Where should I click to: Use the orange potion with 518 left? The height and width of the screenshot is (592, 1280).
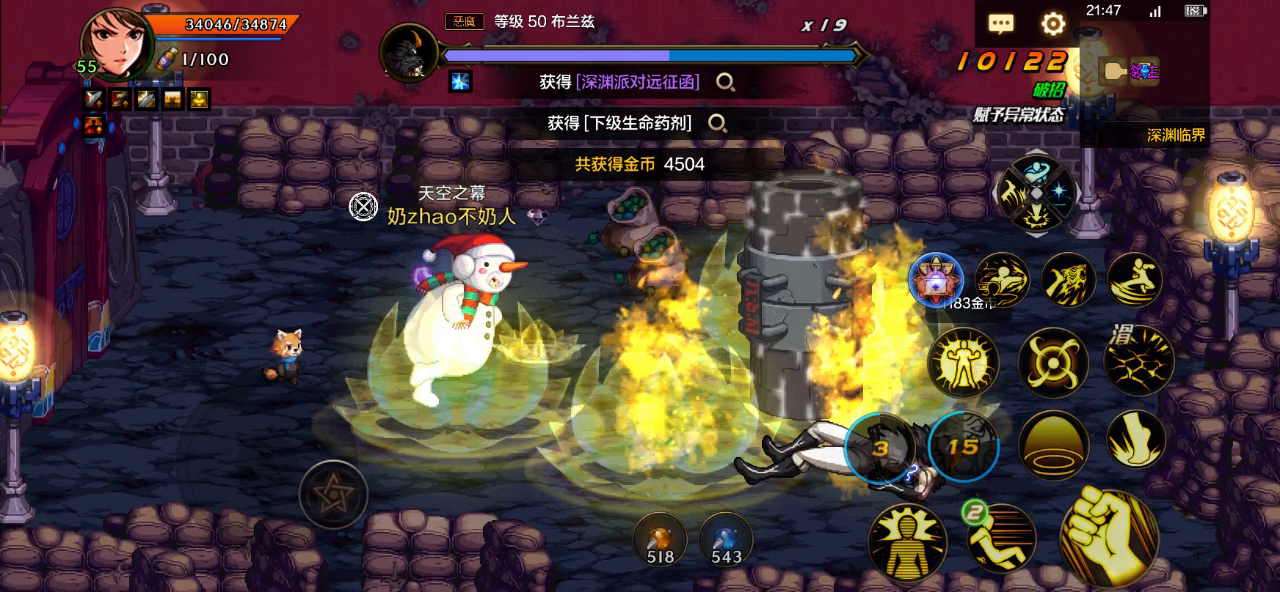(660, 539)
